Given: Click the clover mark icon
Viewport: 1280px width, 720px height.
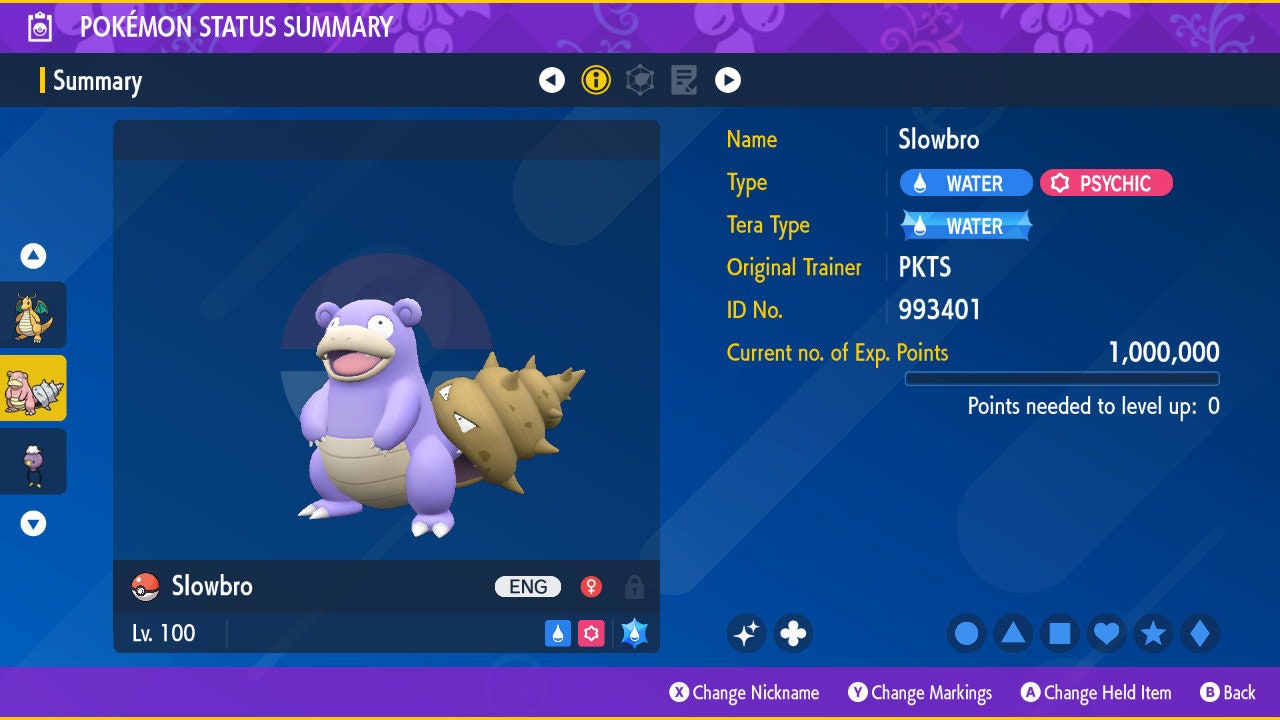Looking at the screenshot, I should pyautogui.click(x=793, y=633).
